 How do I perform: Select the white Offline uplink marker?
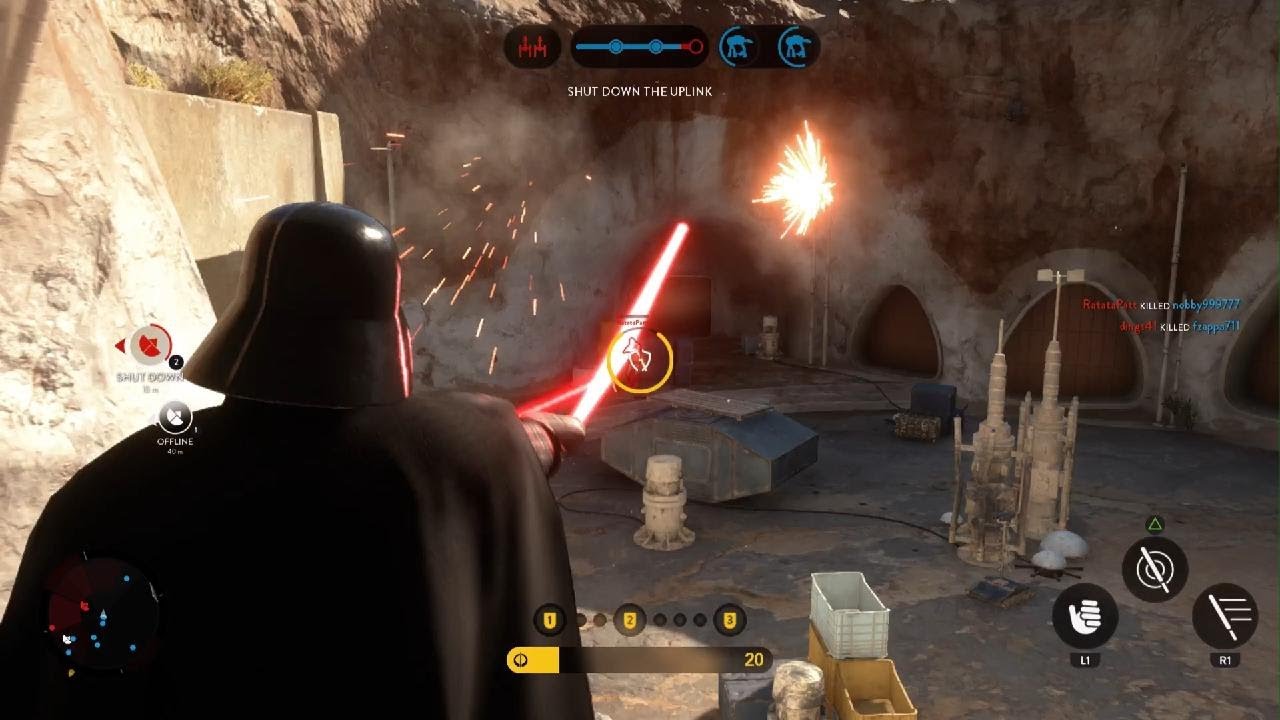(175, 416)
